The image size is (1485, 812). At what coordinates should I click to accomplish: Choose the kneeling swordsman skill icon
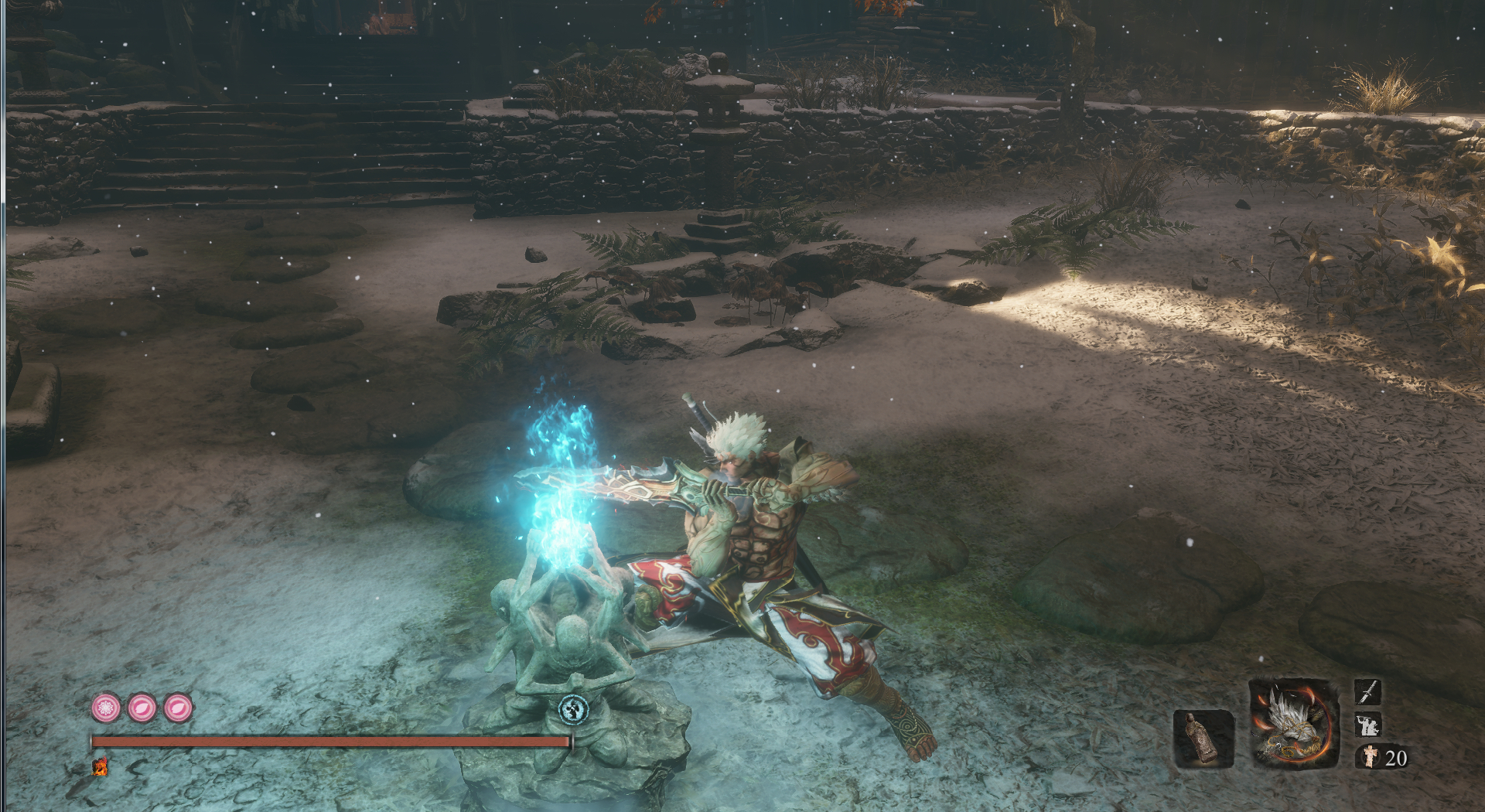1367,725
